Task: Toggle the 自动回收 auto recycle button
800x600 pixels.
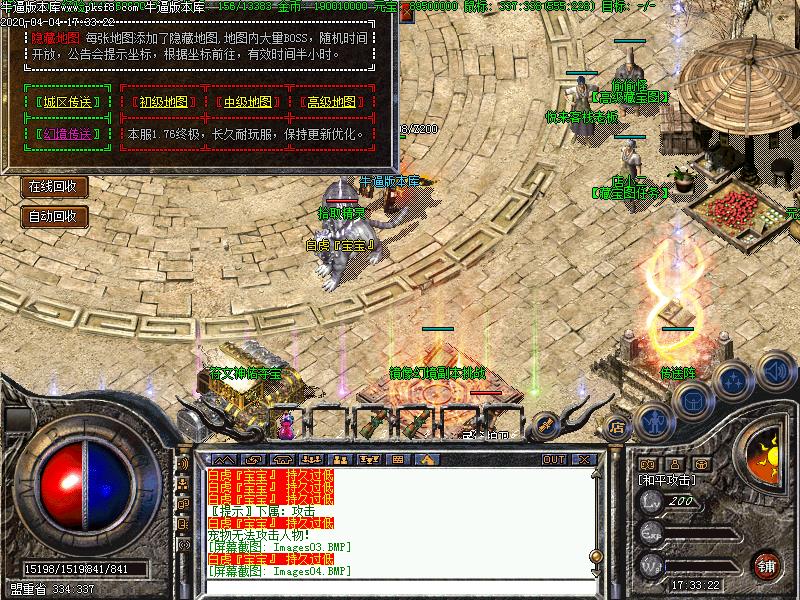Action: pos(54,215)
